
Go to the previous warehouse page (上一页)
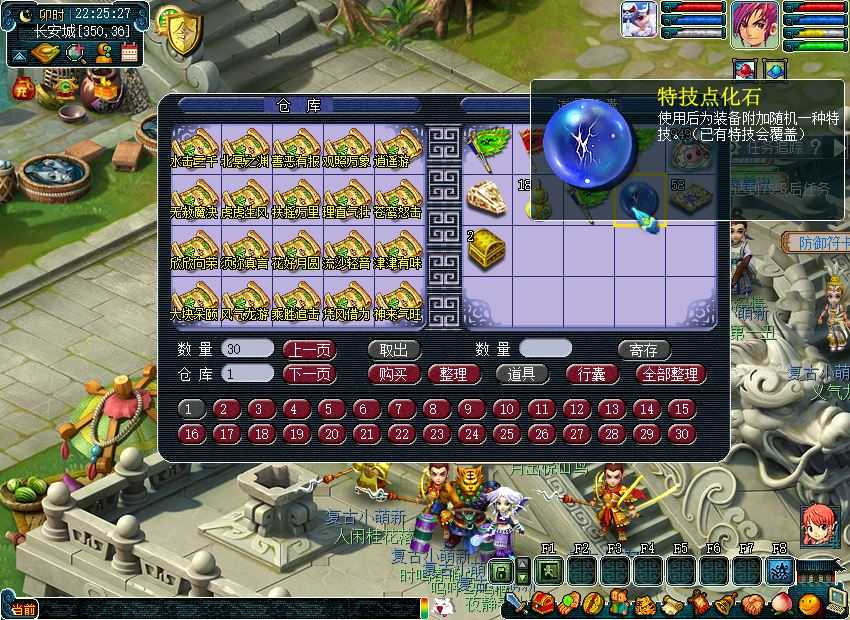tap(309, 350)
